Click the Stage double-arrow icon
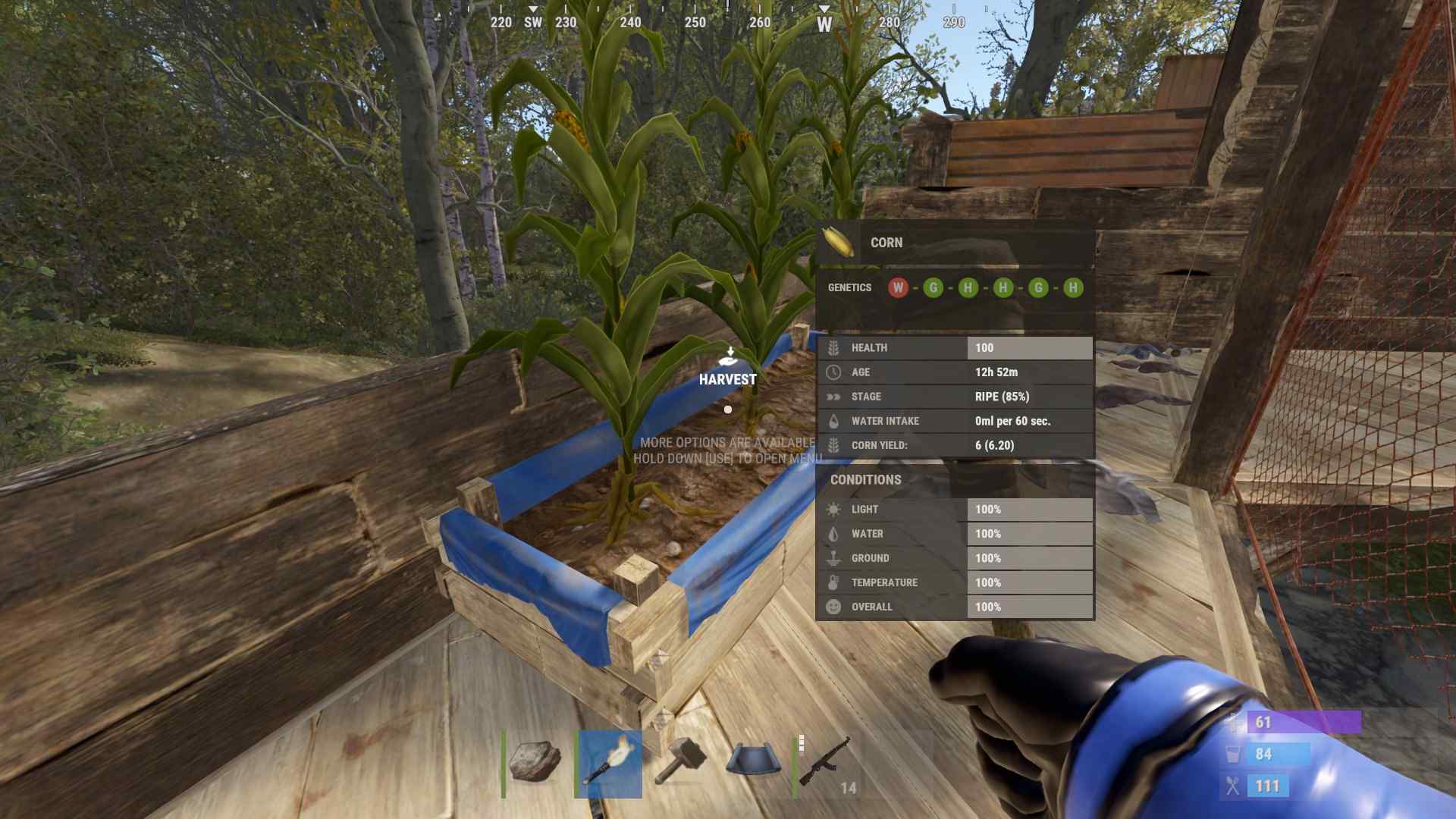1456x819 pixels. point(832,396)
